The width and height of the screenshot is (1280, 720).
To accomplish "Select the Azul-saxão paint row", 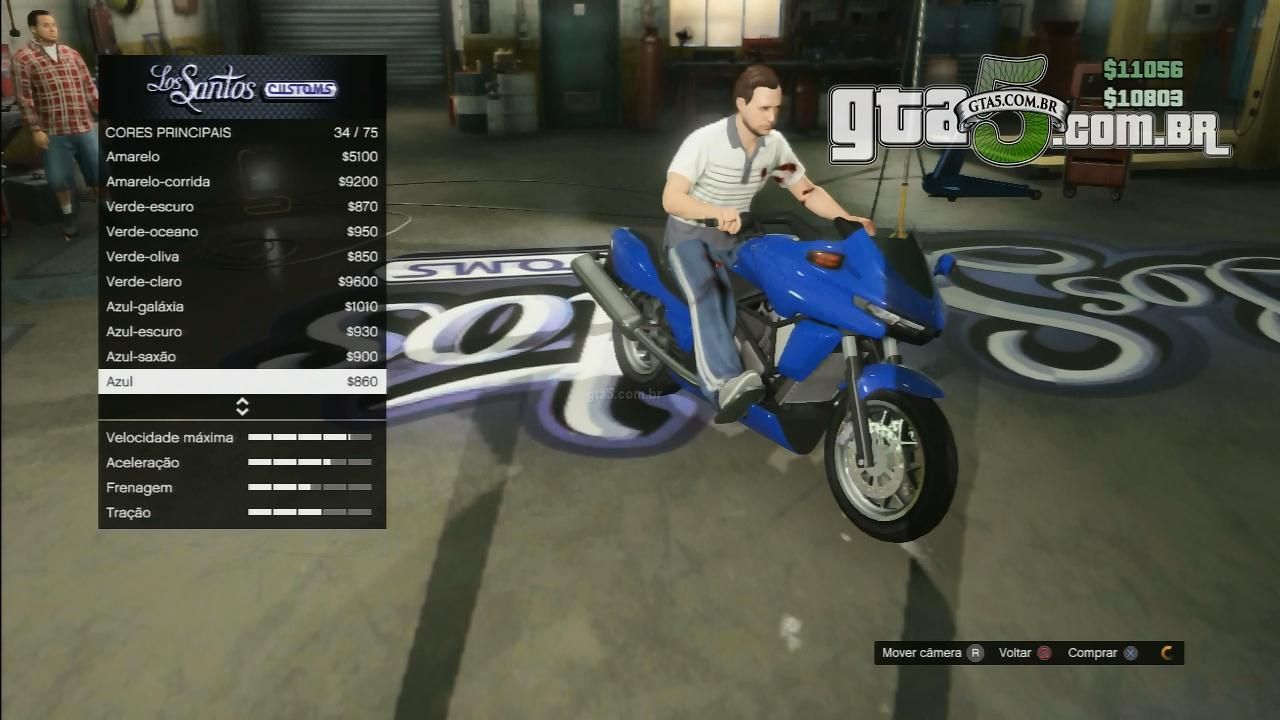I will click(241, 357).
